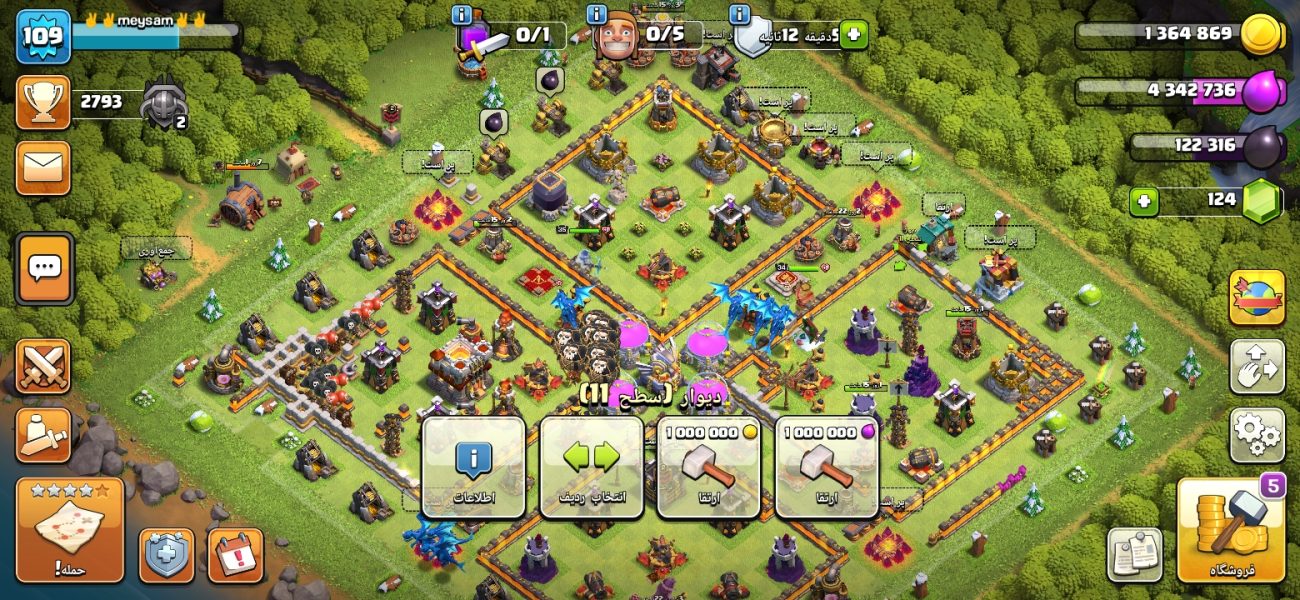The height and width of the screenshot is (600, 1300).
Task: Tap the blue shield button
Action: 166,555
